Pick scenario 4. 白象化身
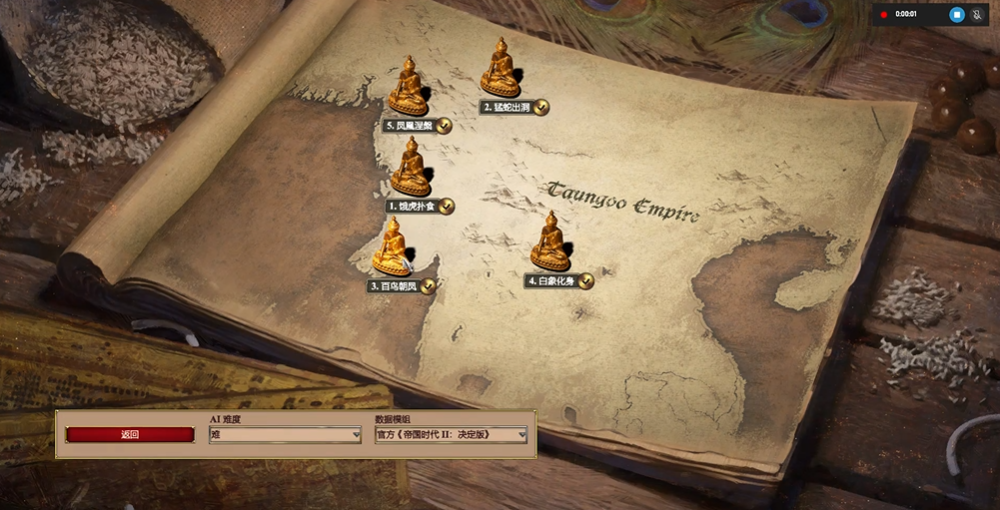 pyautogui.click(x=550, y=243)
